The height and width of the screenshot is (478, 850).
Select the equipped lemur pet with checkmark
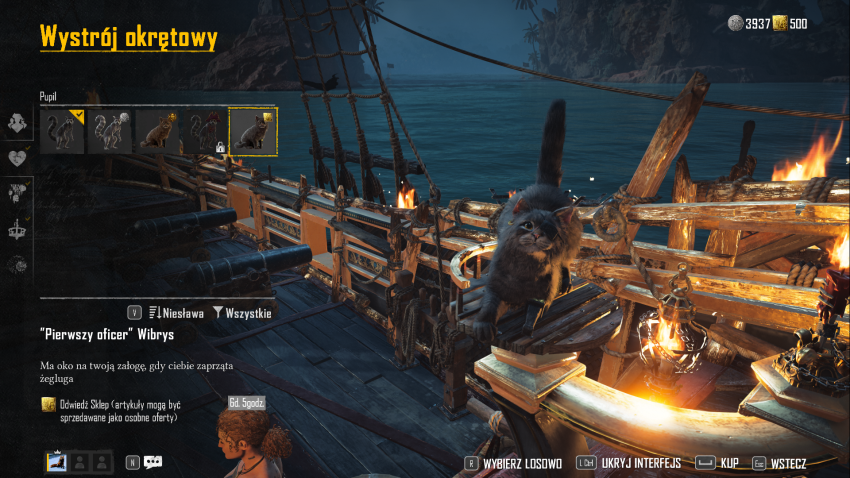[62, 131]
